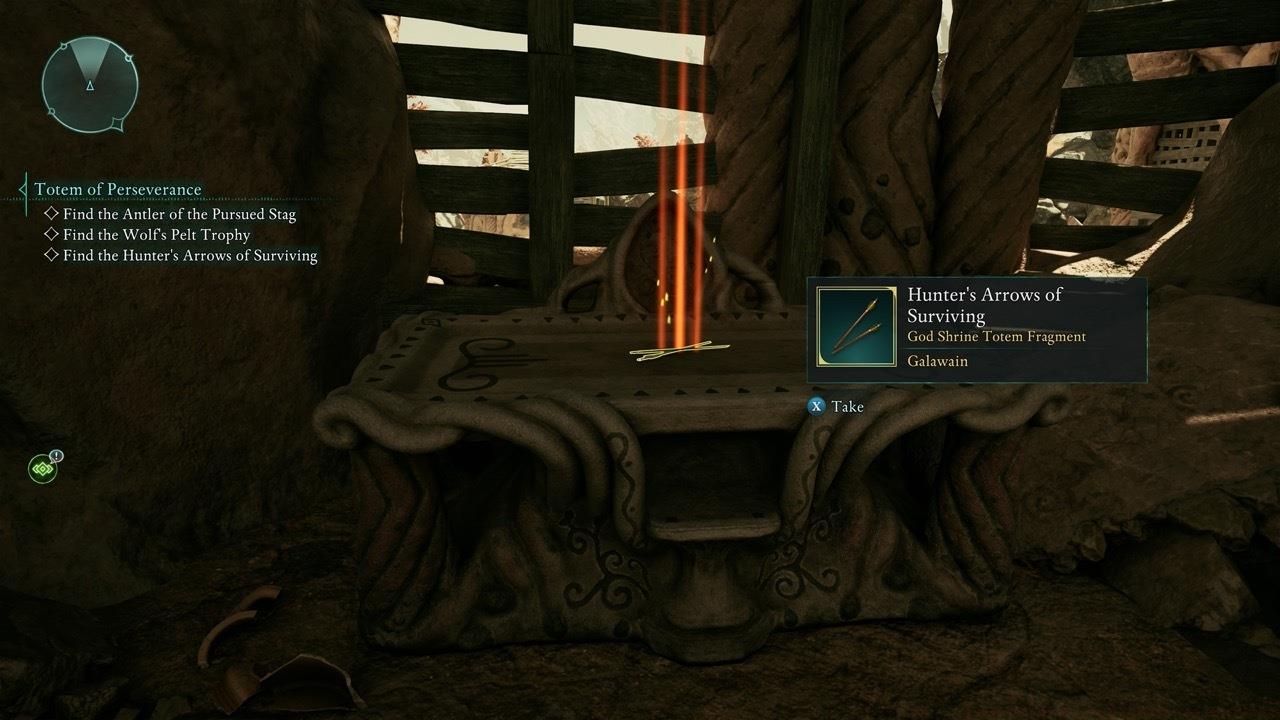
Task: Open the God Shrine Totem Fragment label
Action: [x=996, y=337]
